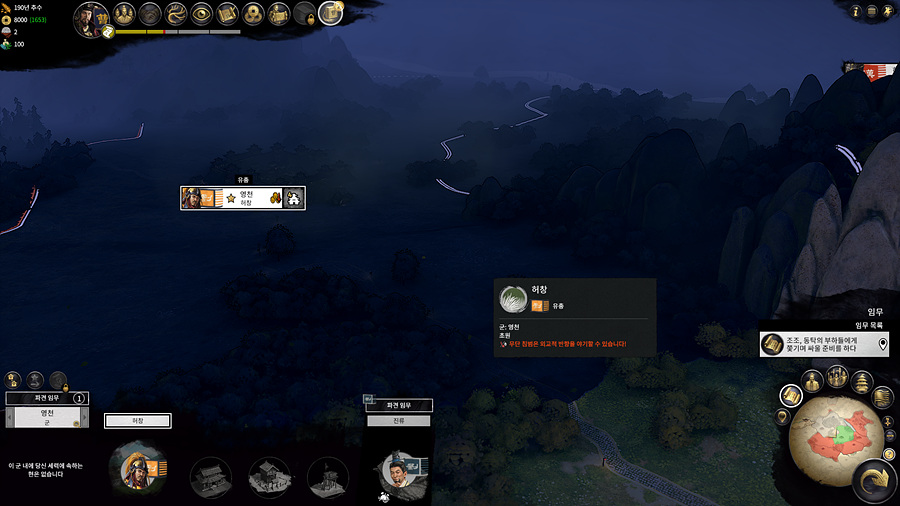Click the watchtower building slot
This screenshot has height=506, width=900.
pyautogui.click(x=328, y=478)
